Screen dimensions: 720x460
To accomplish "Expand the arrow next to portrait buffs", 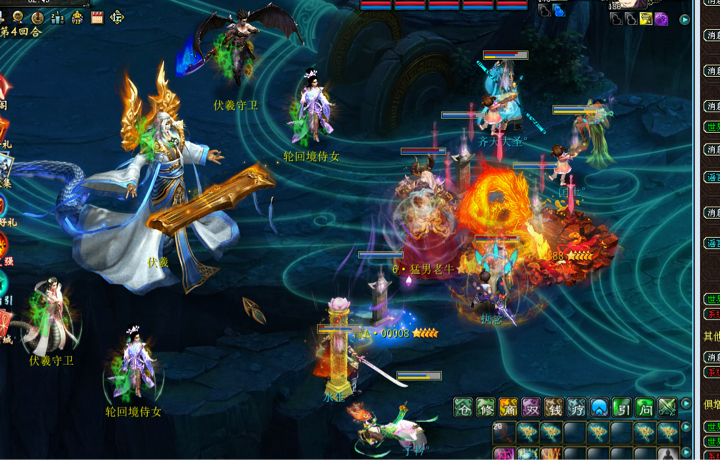I will pyautogui.click(x=685, y=19).
